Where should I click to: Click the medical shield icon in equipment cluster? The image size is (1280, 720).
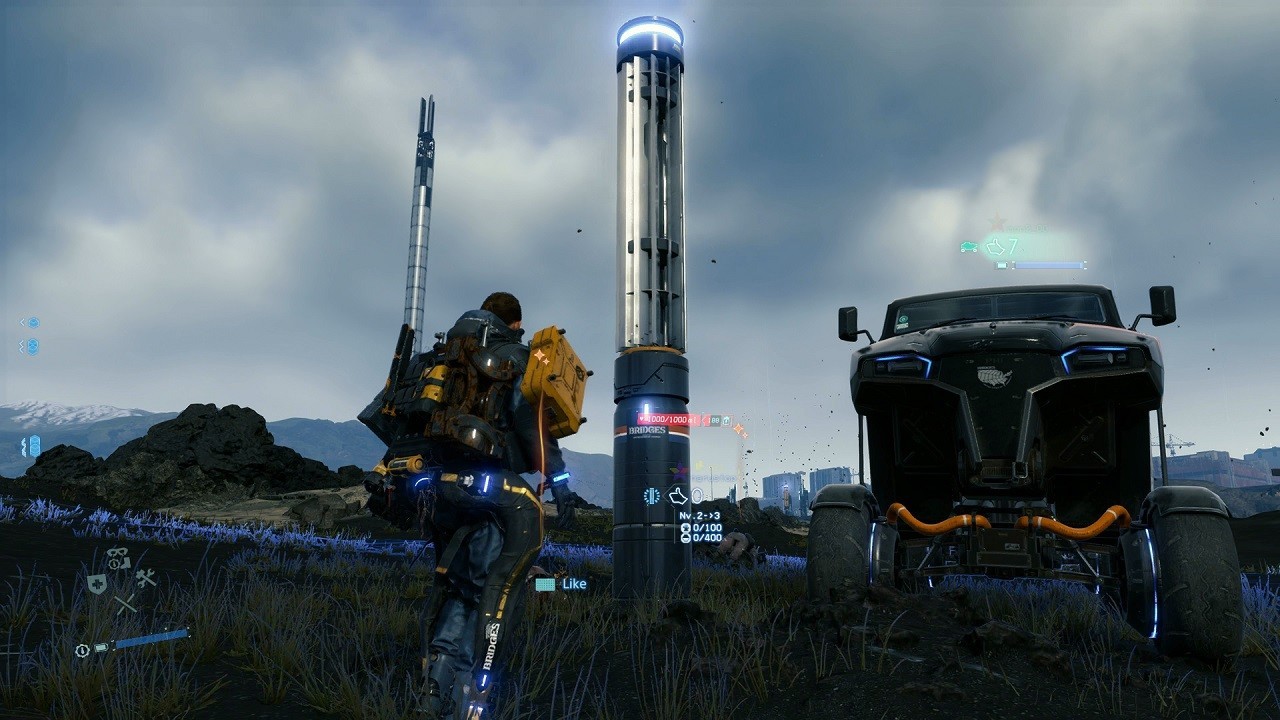(98, 584)
